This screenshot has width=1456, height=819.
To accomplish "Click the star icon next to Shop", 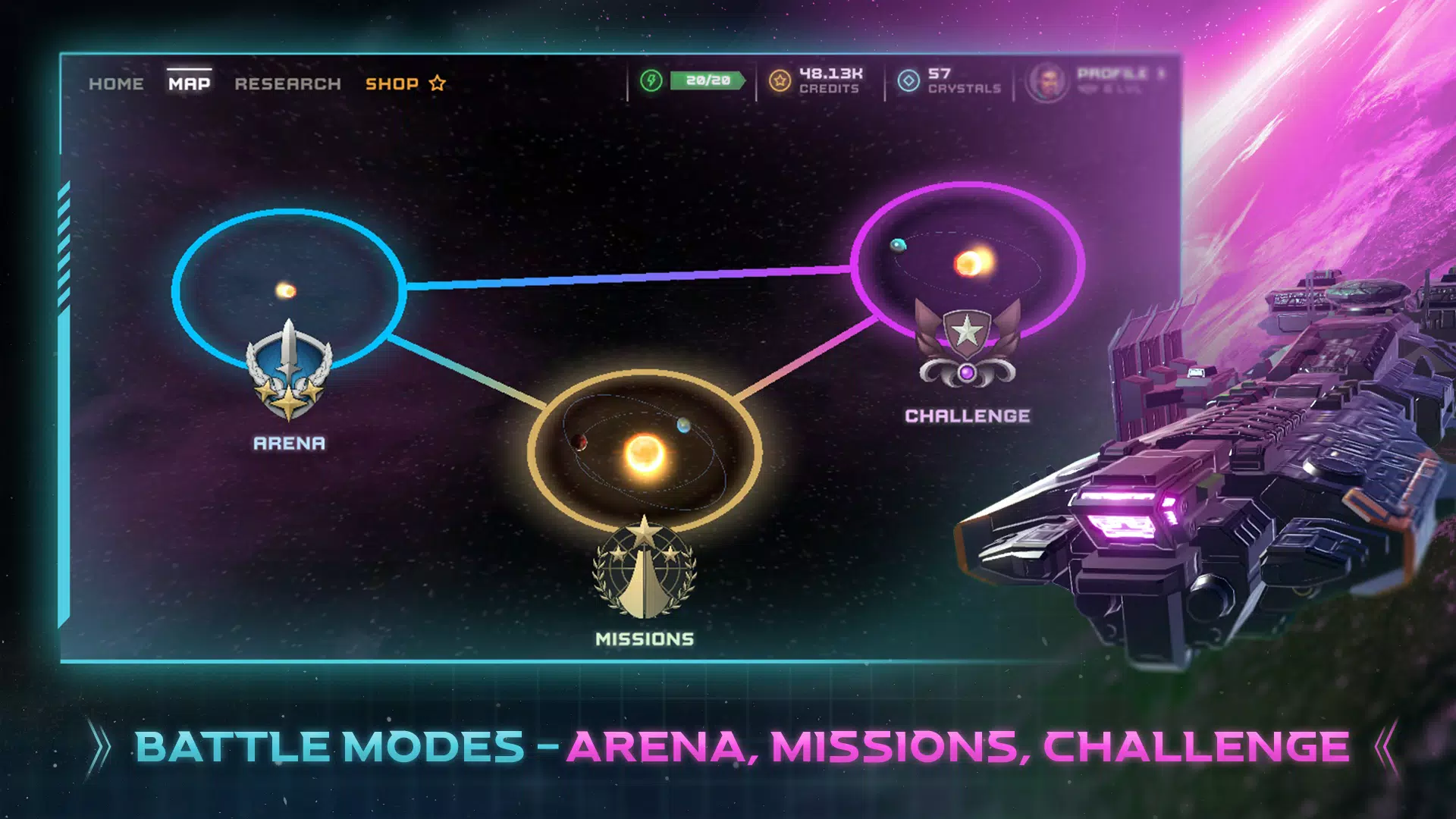I will (x=437, y=83).
